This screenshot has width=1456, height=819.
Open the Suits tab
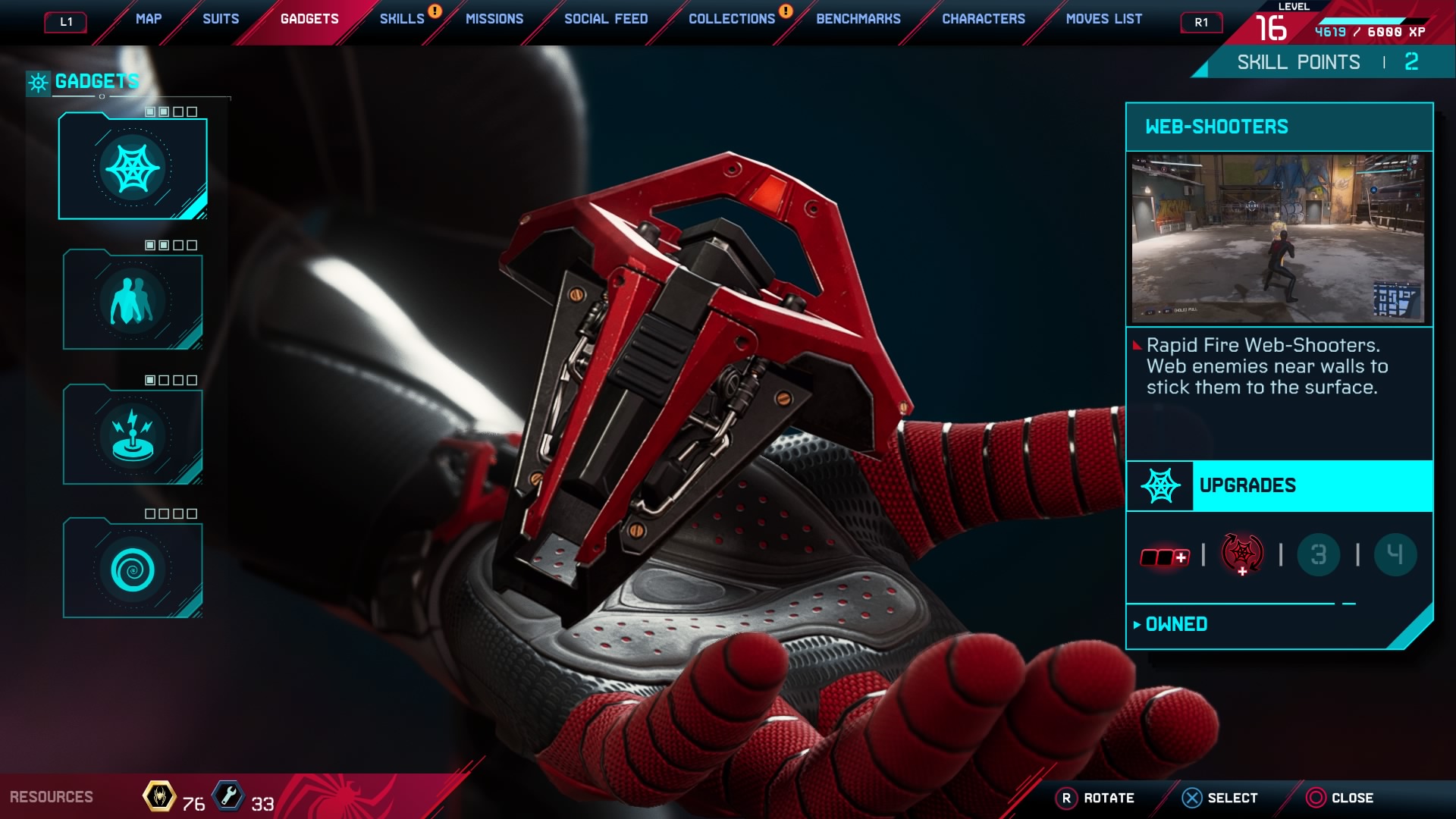221,19
